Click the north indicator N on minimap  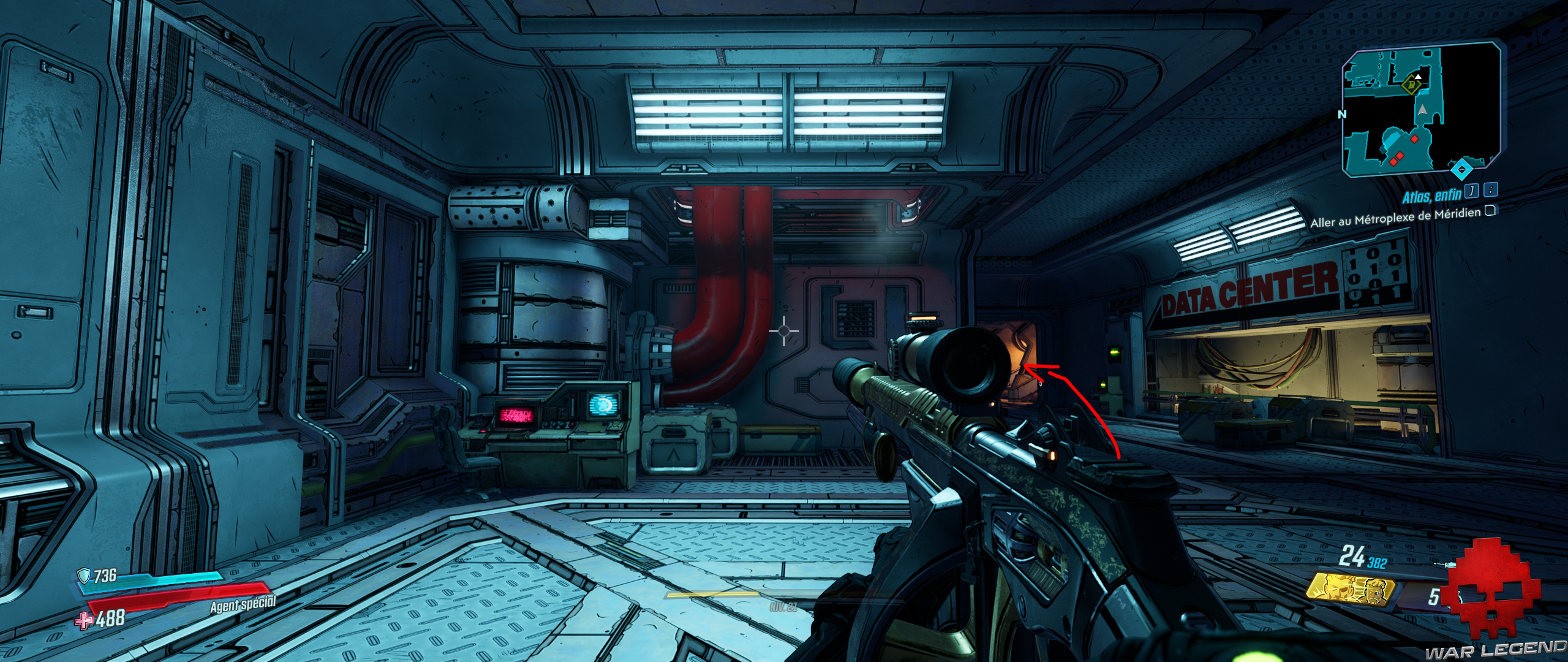pyautogui.click(x=1341, y=114)
